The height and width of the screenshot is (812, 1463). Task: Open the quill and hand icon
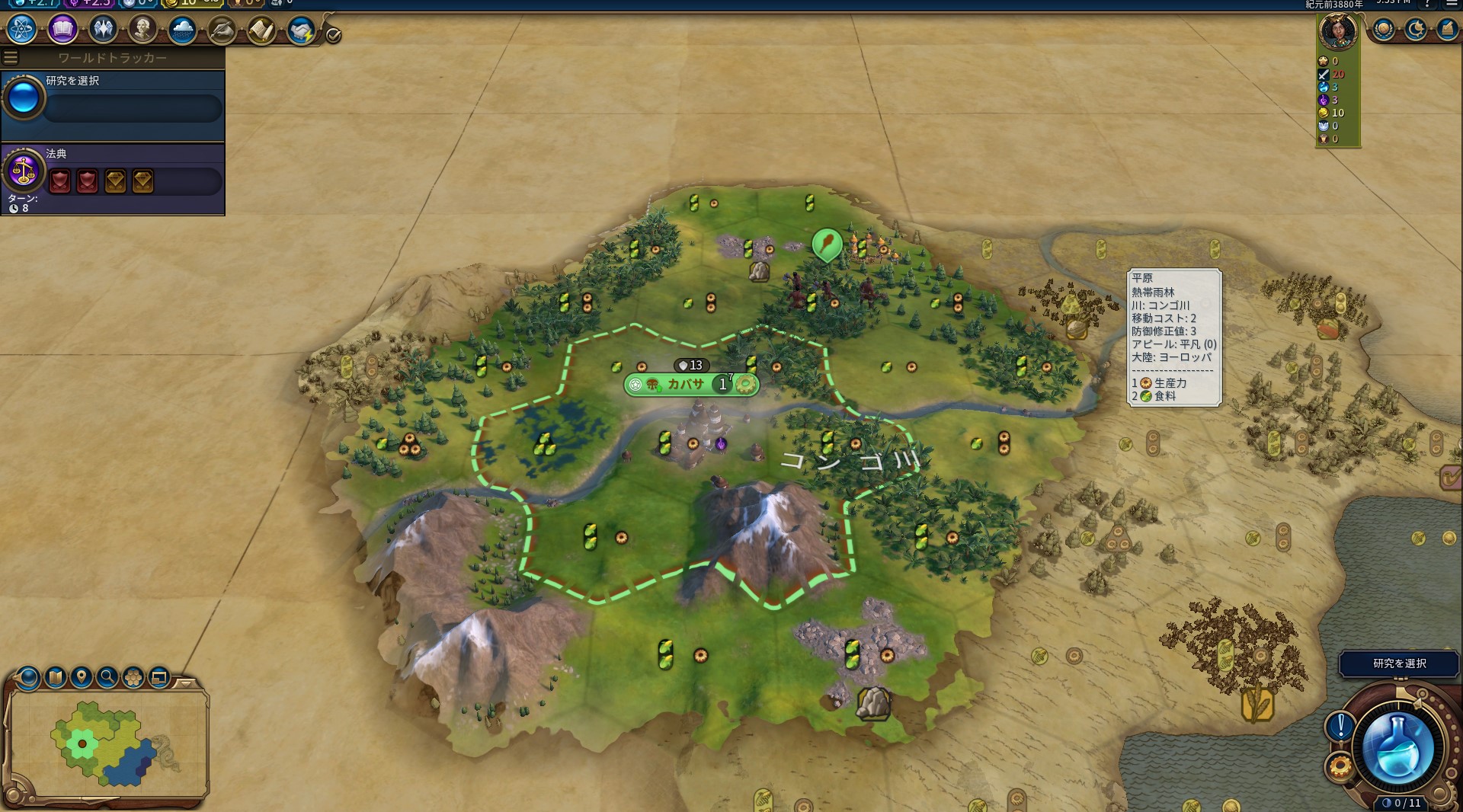coord(222,30)
